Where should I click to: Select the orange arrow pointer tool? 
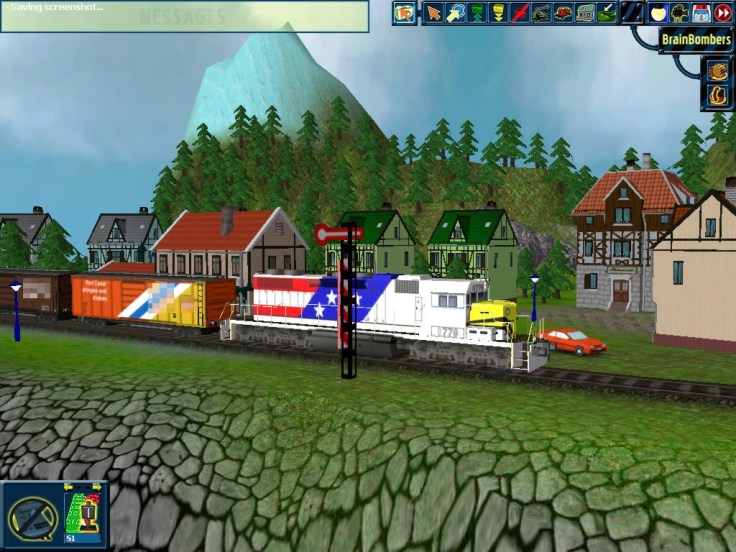pyautogui.click(x=433, y=12)
